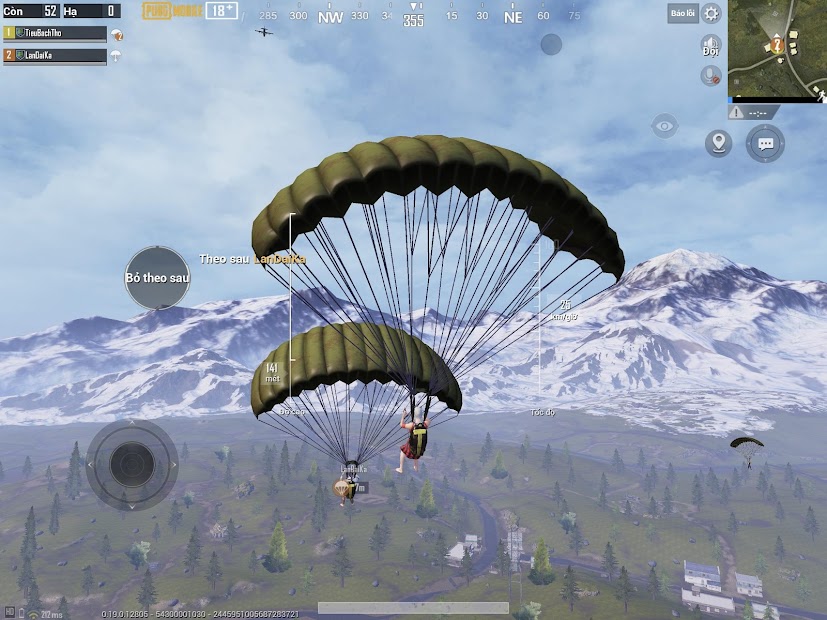Toggle the team speaker "Đội" voice icon
The image size is (827, 620).
tap(711, 46)
